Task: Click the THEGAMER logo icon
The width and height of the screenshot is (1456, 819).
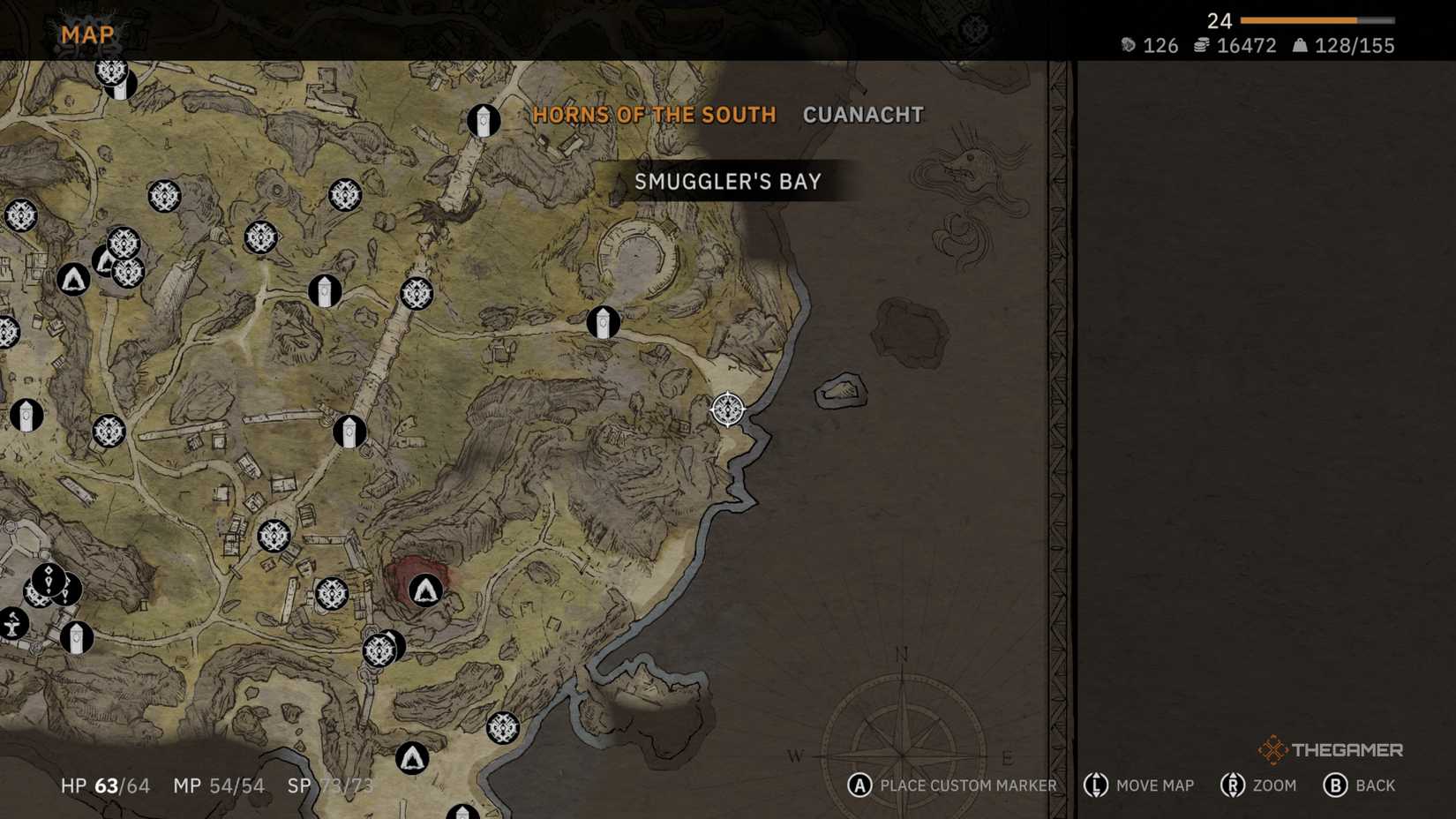Action: [1273, 751]
